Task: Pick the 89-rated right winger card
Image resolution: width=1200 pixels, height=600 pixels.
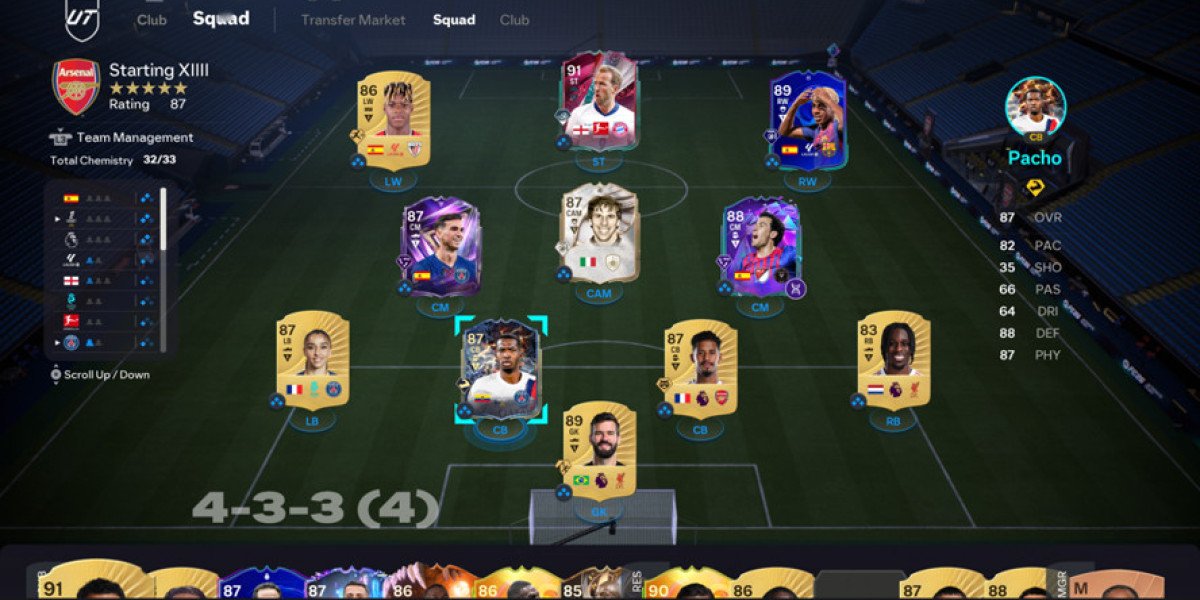Action: click(808, 118)
